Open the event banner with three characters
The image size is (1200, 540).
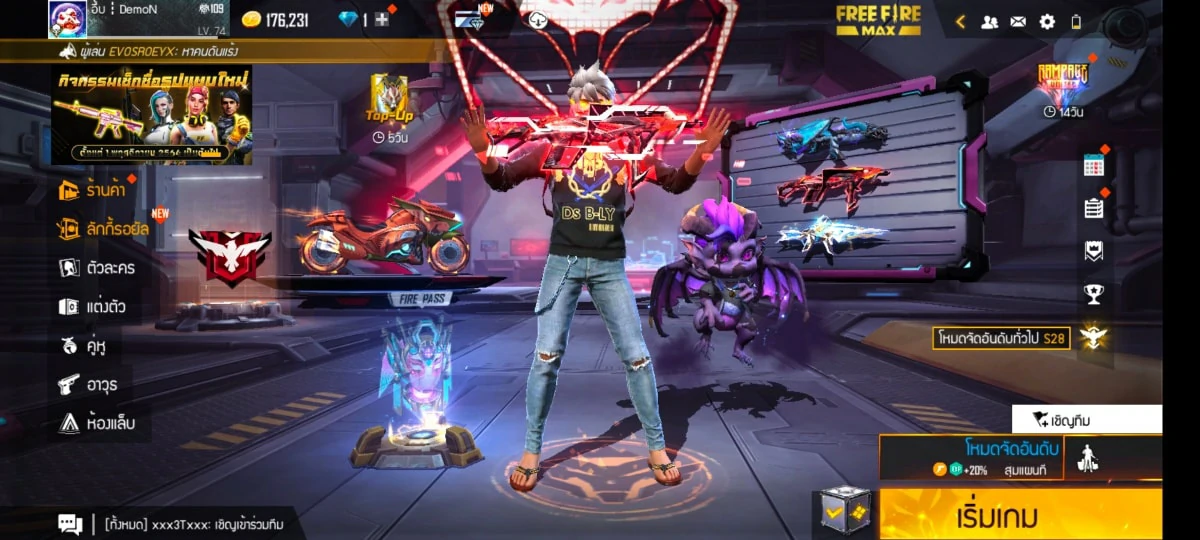(x=151, y=115)
